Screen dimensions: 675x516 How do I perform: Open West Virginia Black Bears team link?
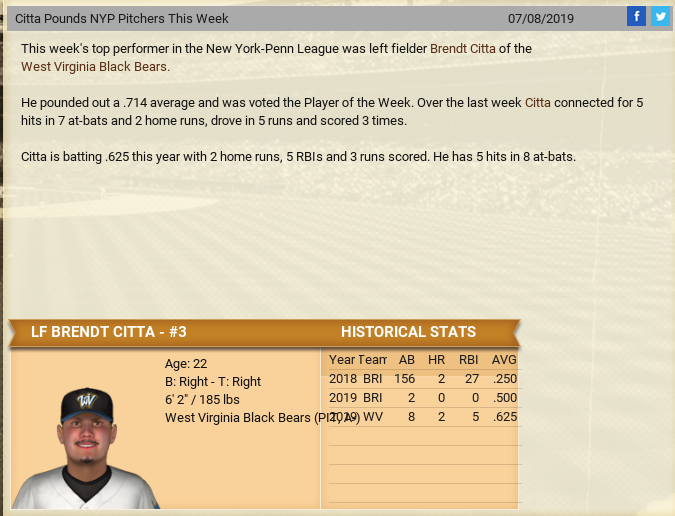tap(95, 66)
